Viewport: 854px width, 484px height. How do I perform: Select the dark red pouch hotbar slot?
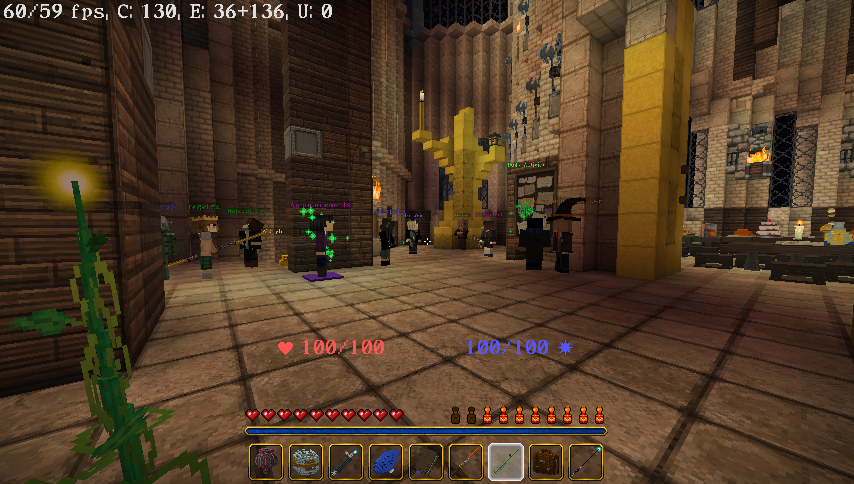(266, 462)
